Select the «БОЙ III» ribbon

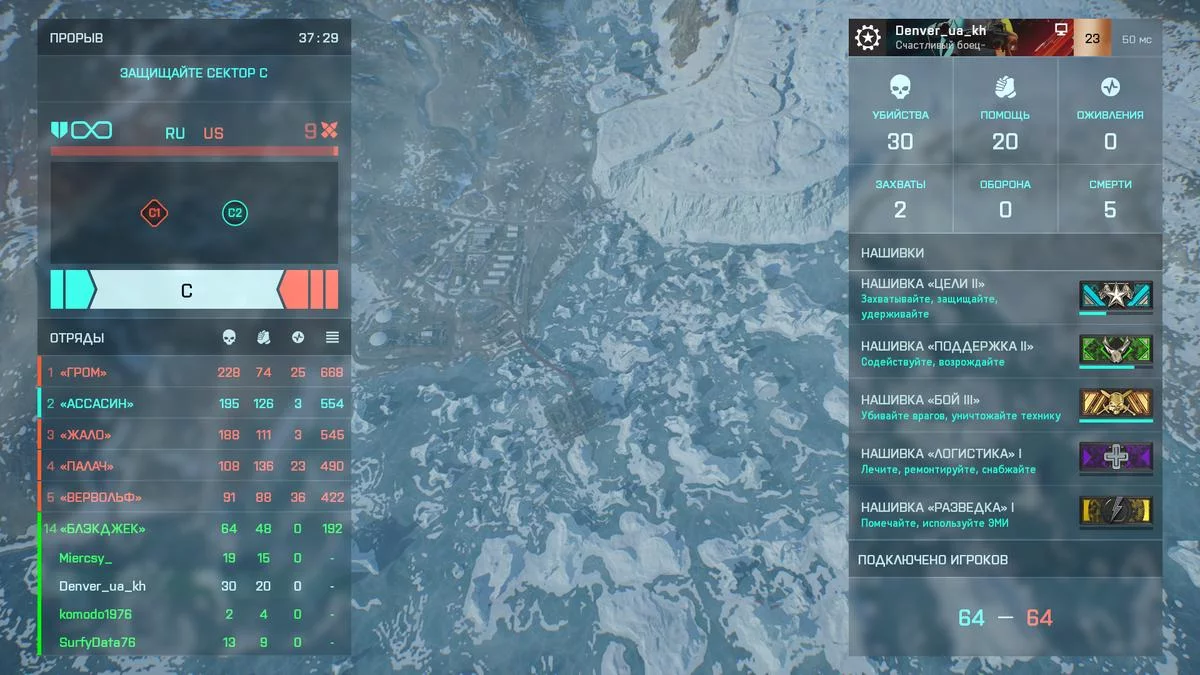(1005, 407)
